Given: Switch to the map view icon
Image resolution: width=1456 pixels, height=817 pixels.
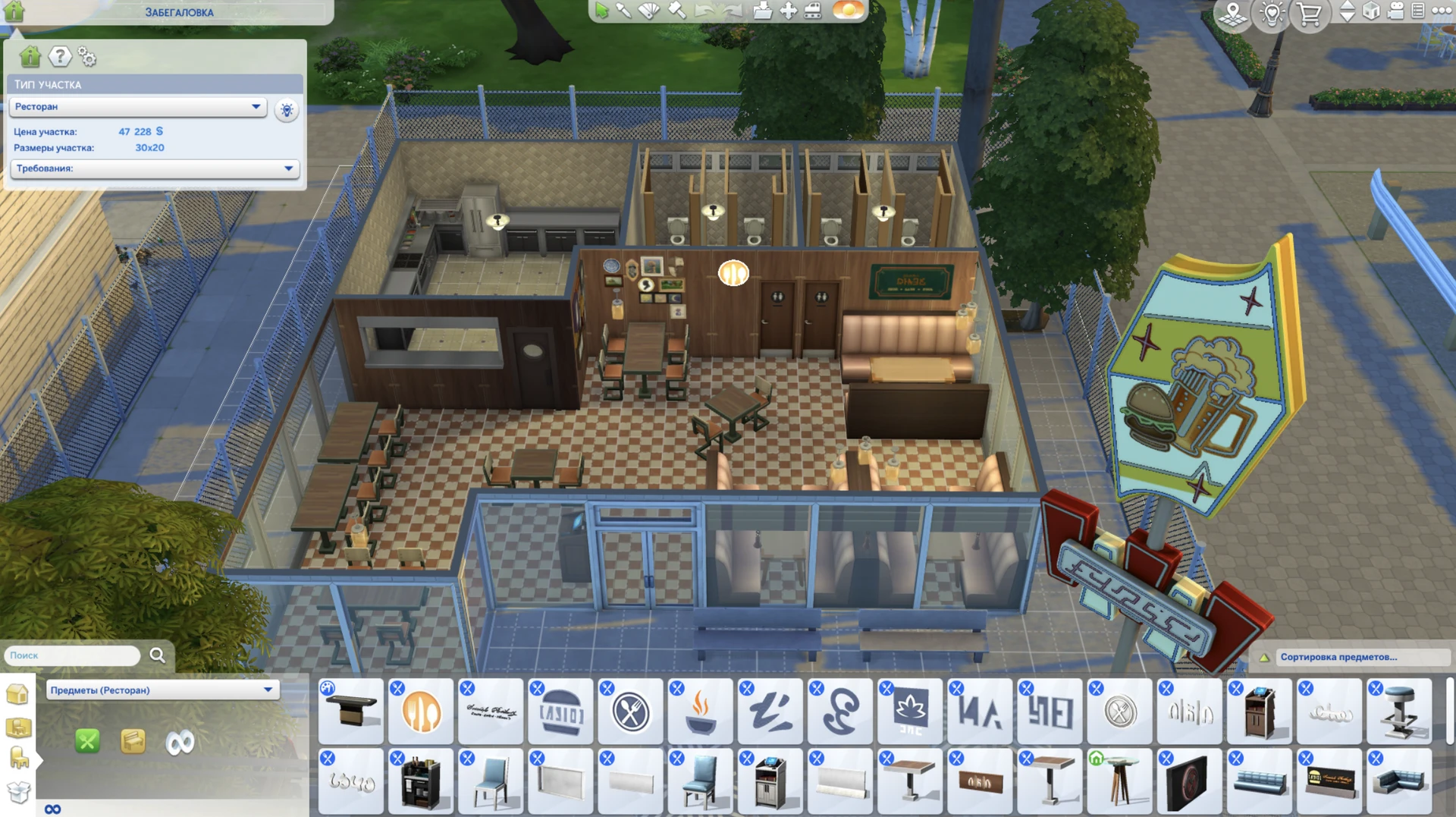Looking at the screenshot, I should click(1232, 14).
